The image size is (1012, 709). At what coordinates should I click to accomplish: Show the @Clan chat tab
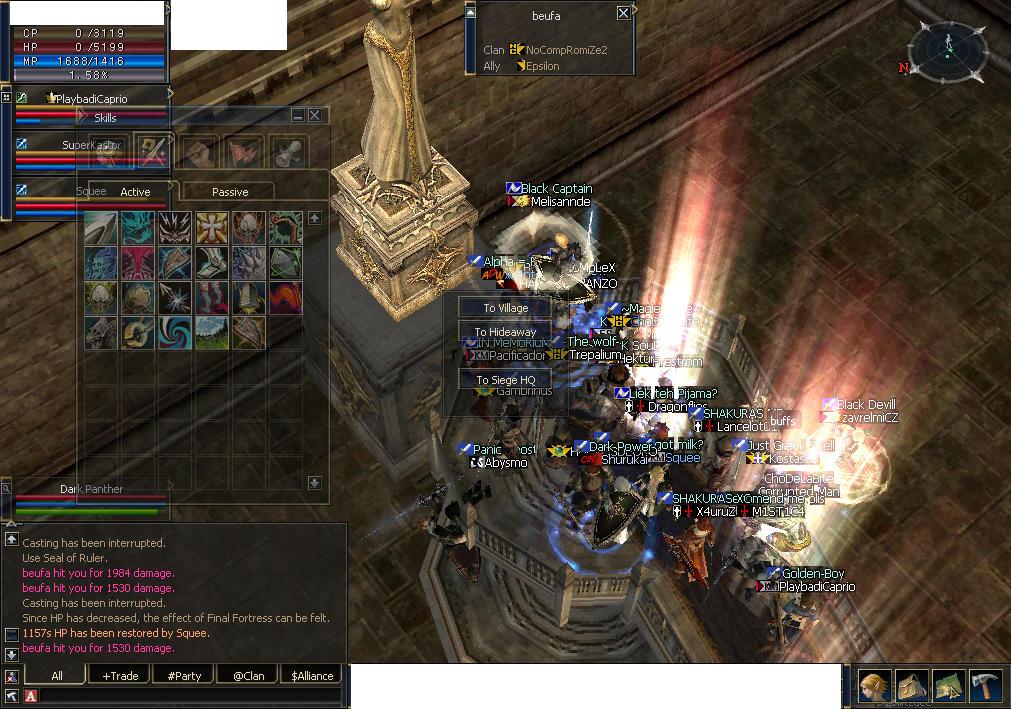[x=248, y=676]
